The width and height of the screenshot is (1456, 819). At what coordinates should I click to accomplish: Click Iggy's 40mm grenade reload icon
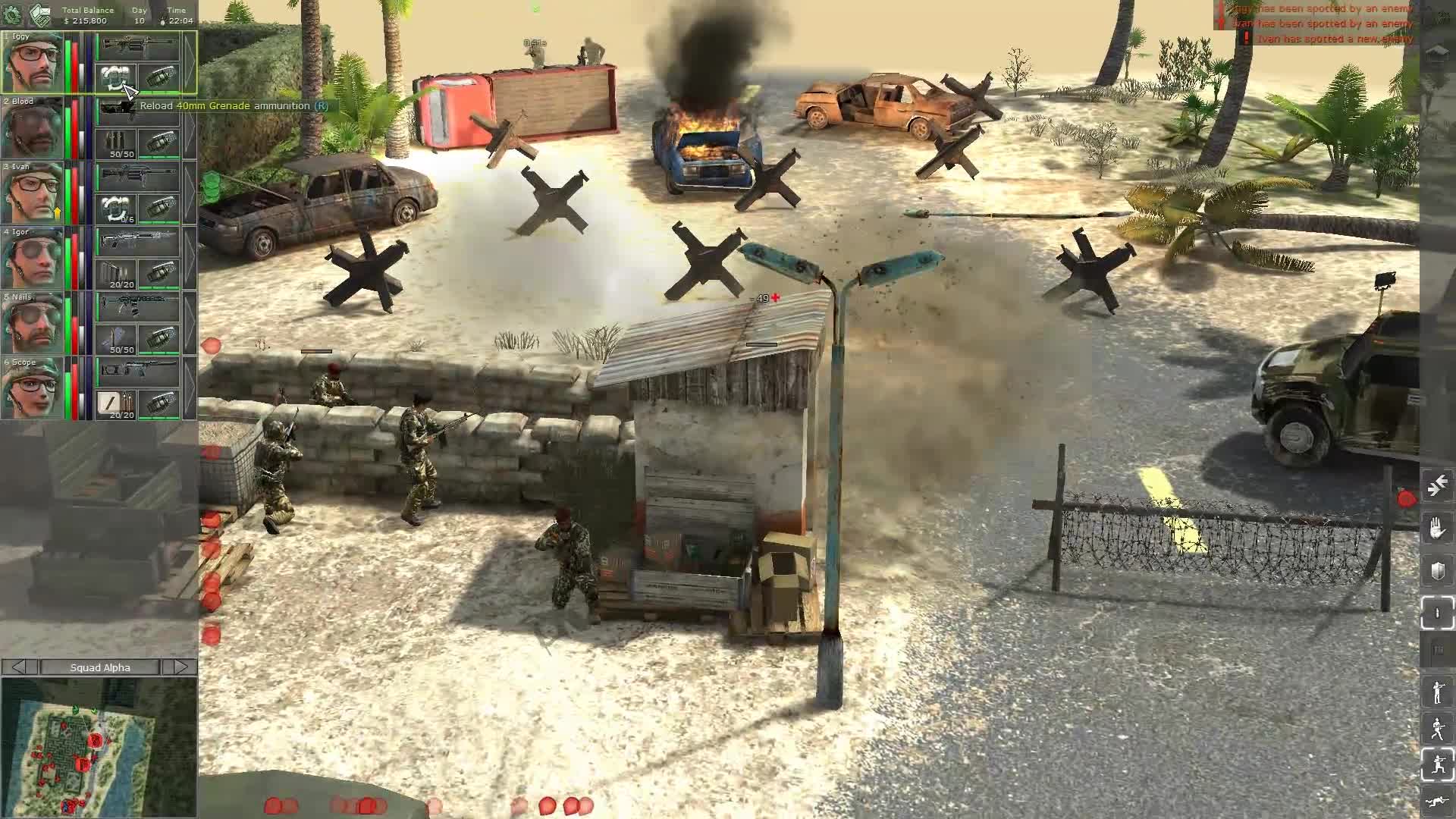[x=116, y=77]
